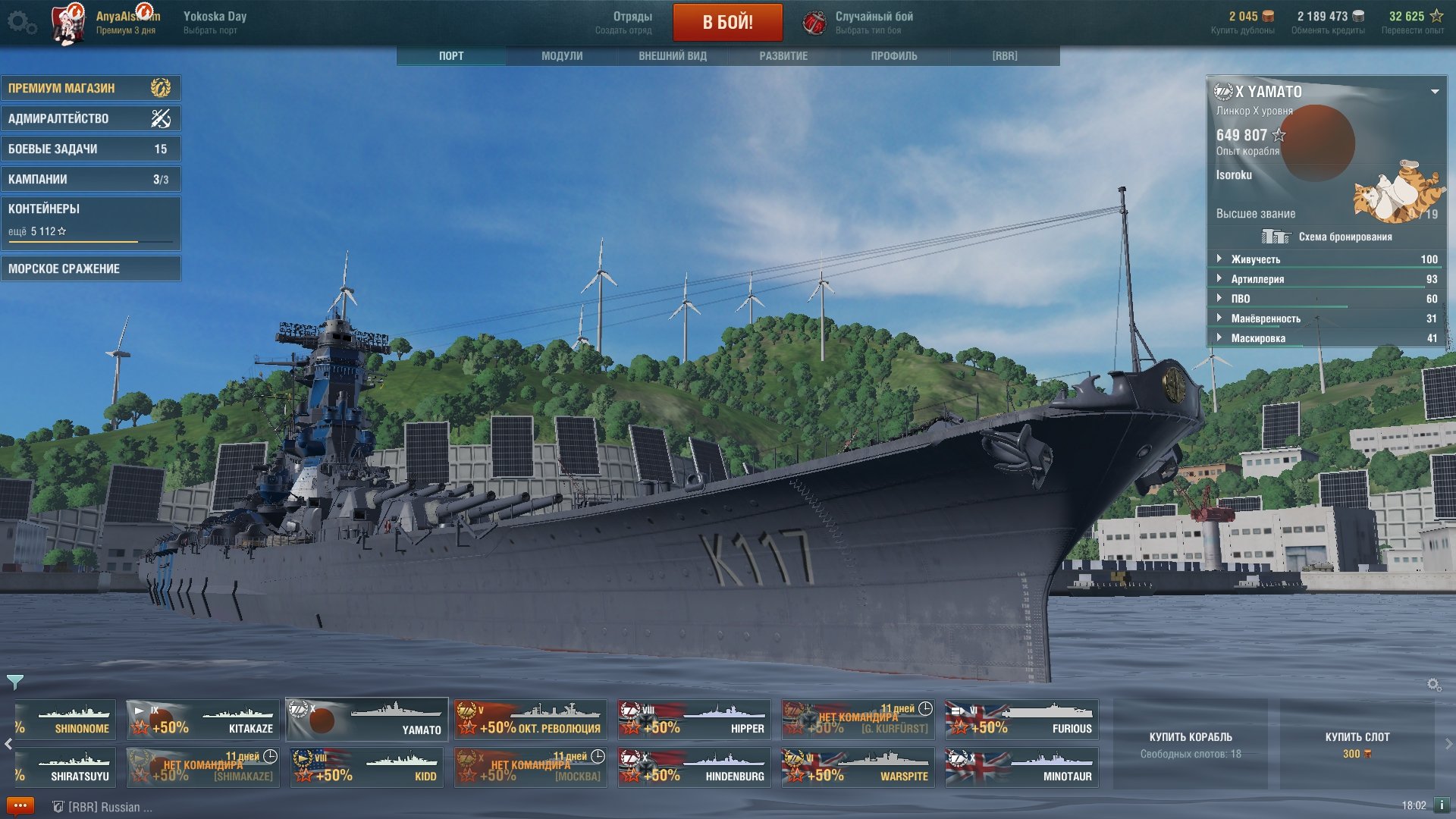
Task: Show the Схема бронирования armor layout
Action: (1327, 237)
